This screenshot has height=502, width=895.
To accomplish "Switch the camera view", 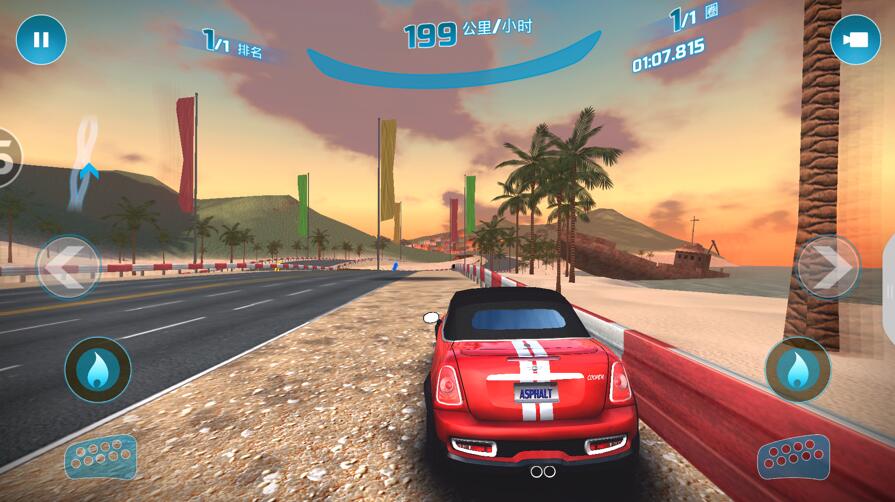I will click(x=855, y=40).
